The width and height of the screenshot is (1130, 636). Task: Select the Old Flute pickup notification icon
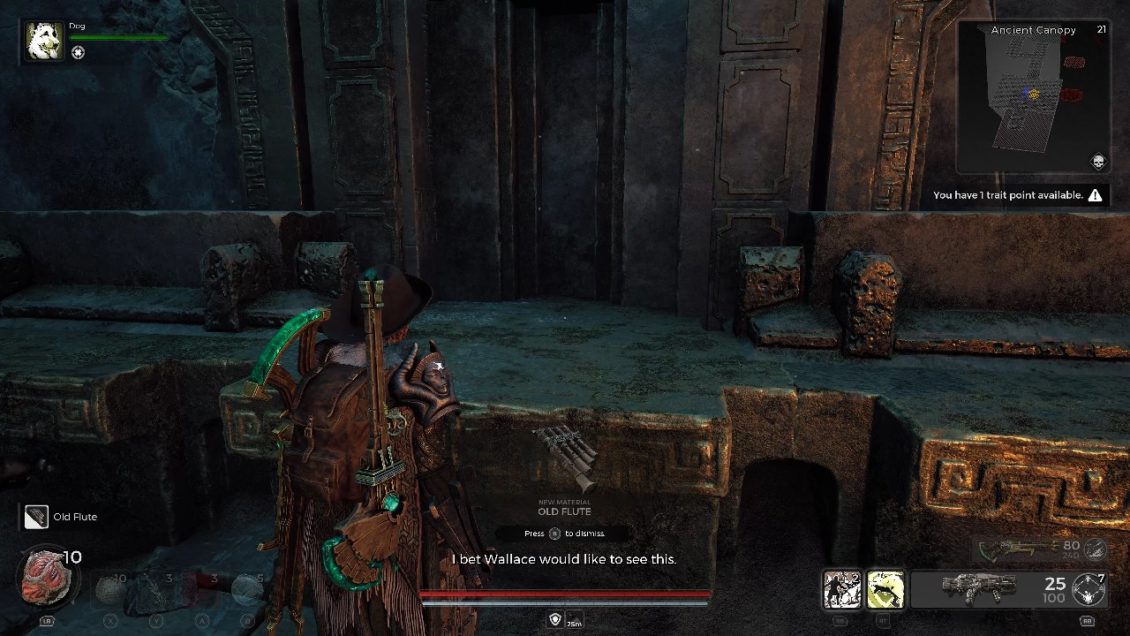click(36, 516)
